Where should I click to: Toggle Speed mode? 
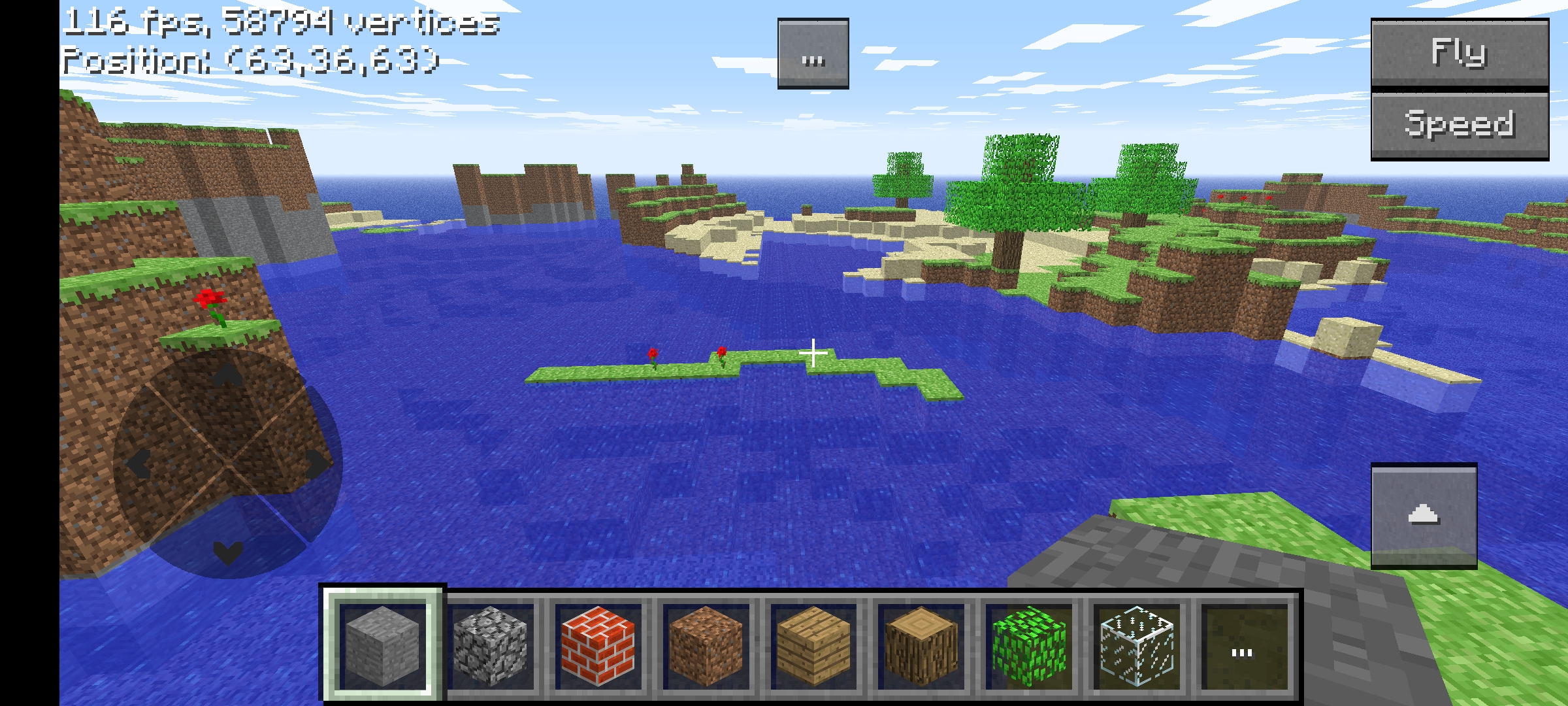[1461, 126]
